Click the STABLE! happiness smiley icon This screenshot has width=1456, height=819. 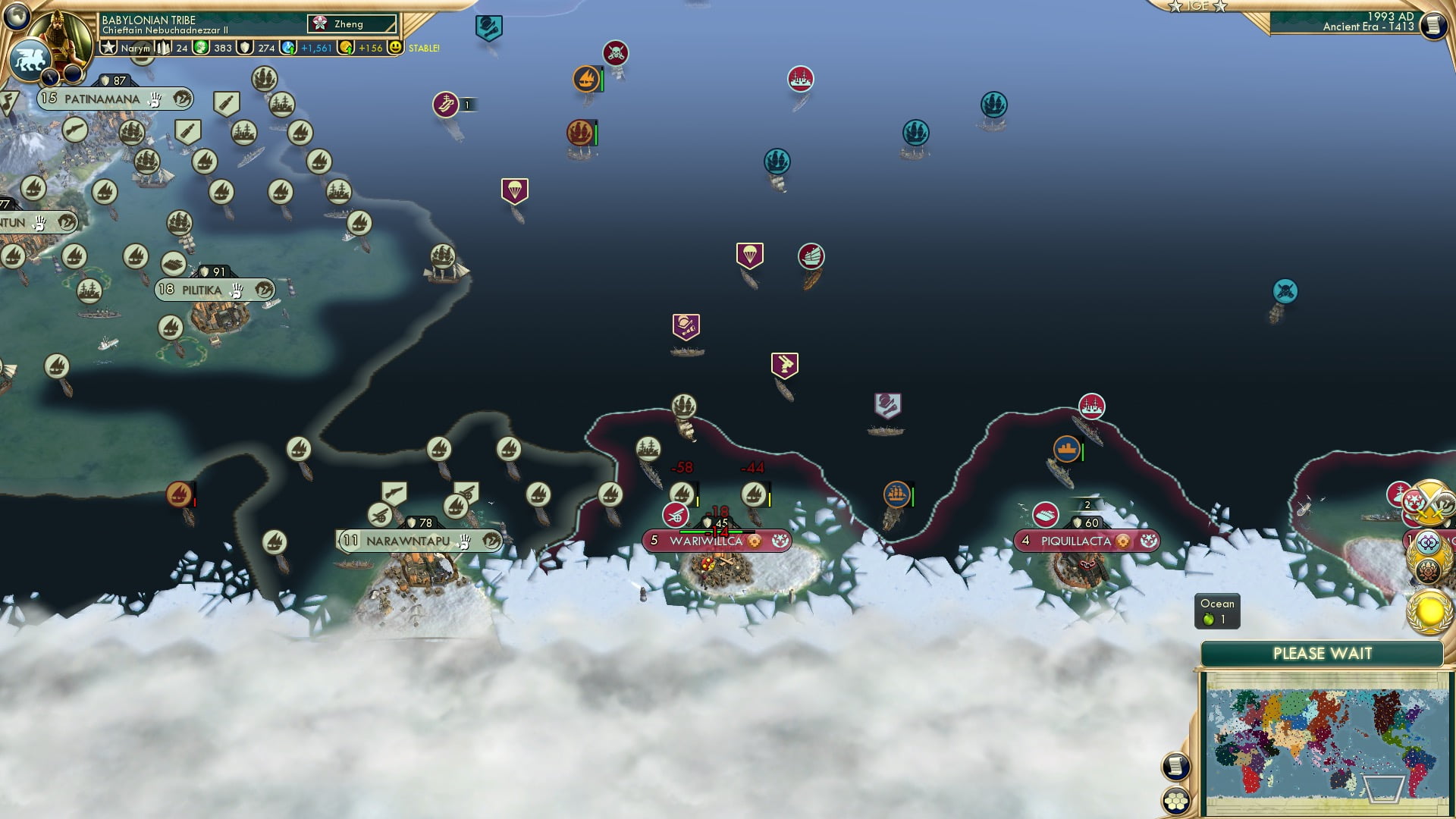[396, 47]
